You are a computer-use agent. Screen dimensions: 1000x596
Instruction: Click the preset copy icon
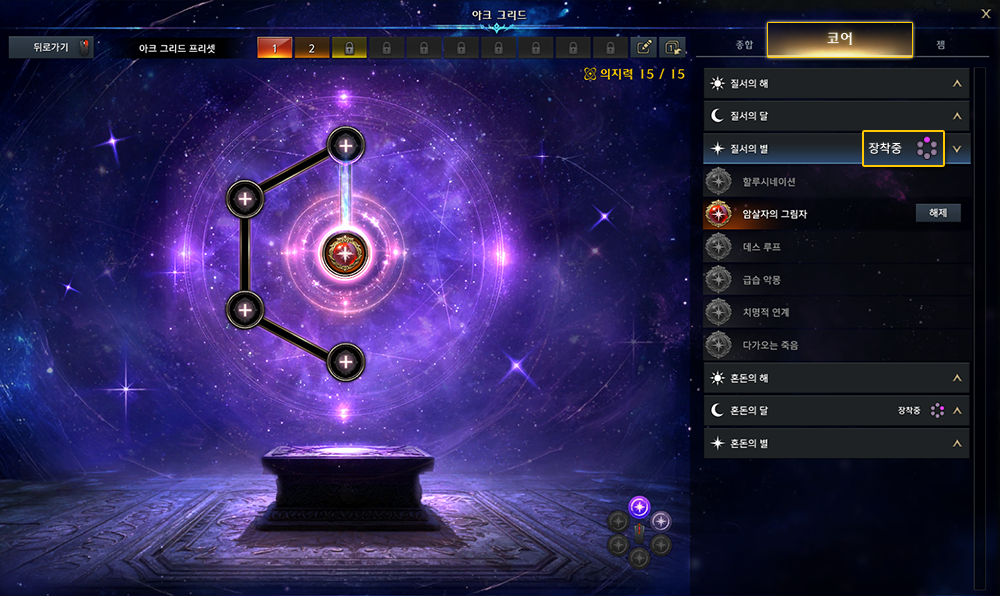point(672,47)
